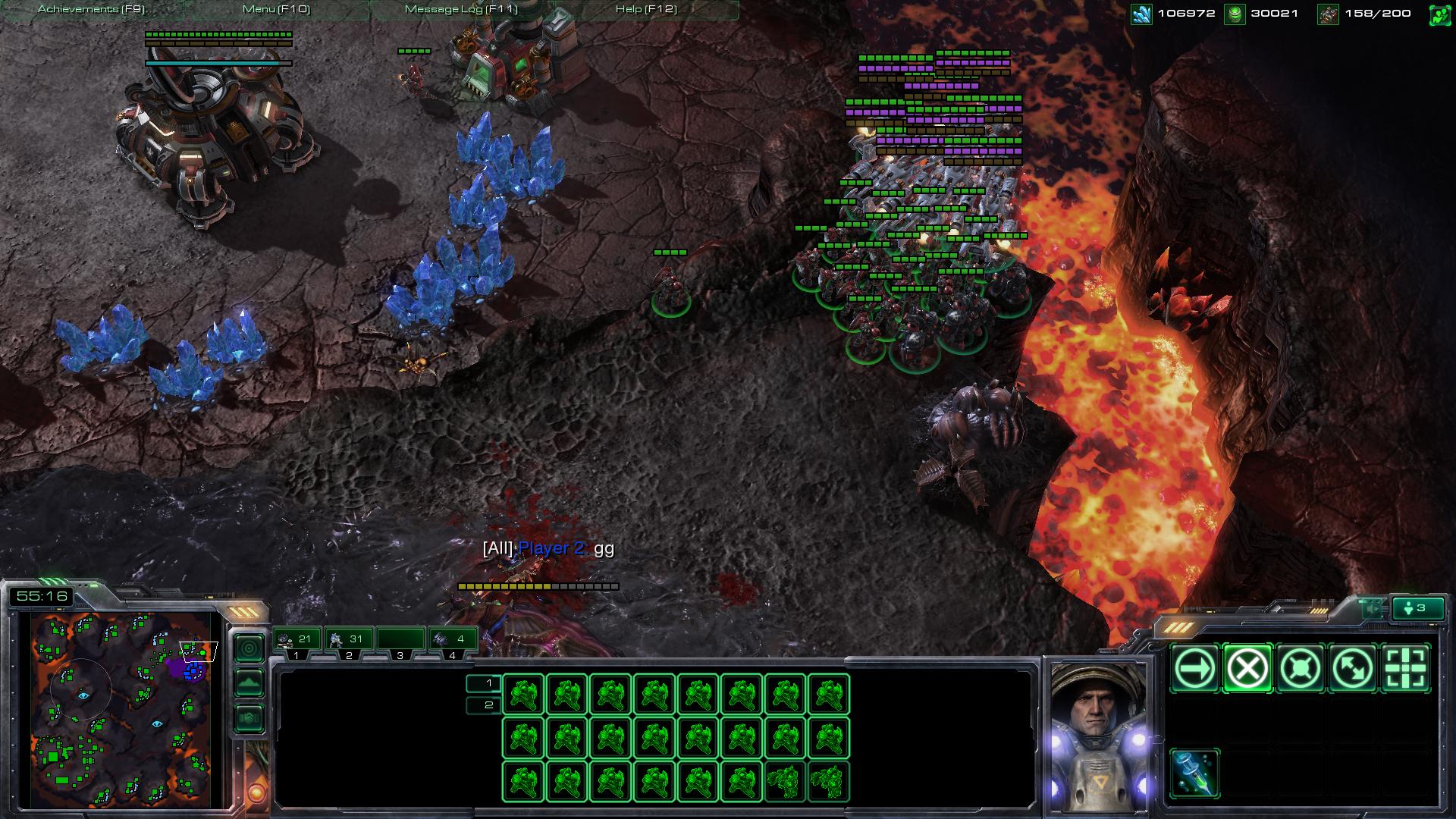1456x819 pixels.
Task: Open the Achievements (F9) panel
Action: coord(91,10)
